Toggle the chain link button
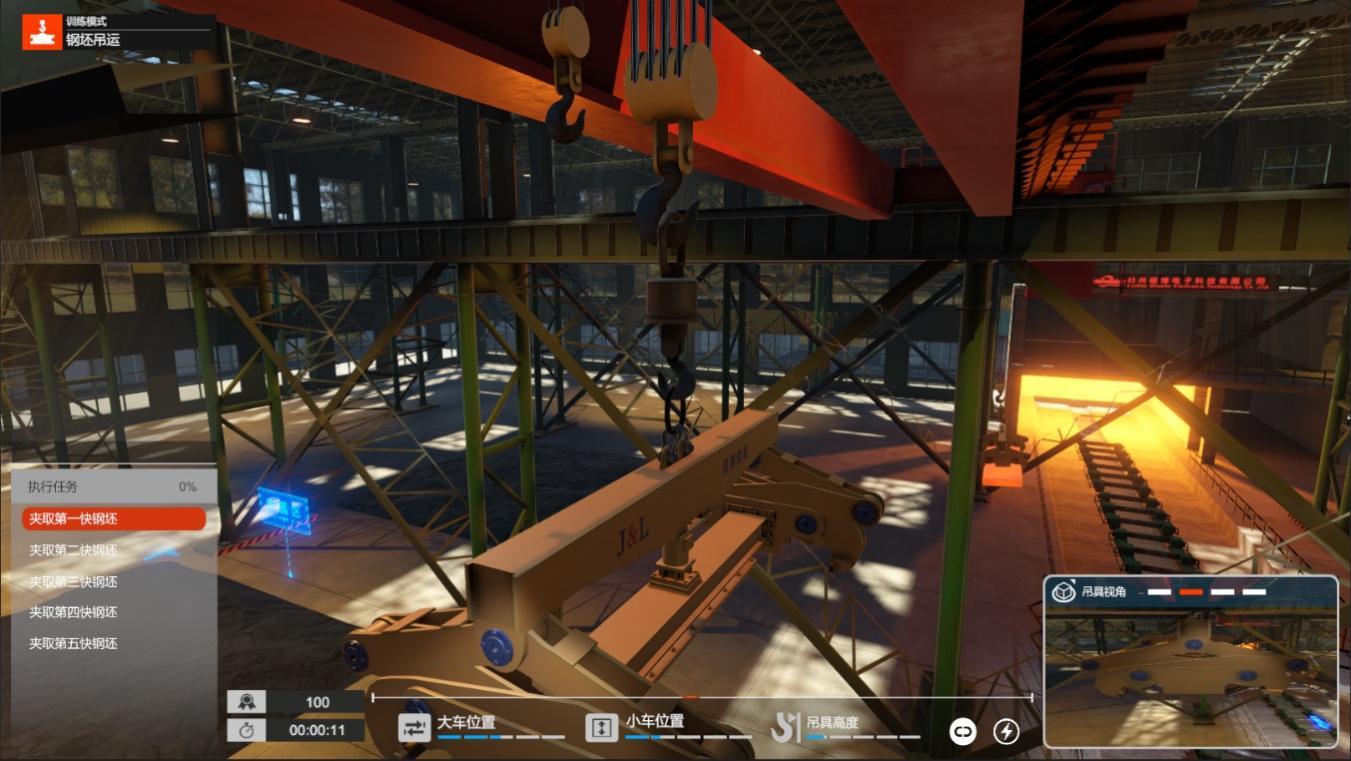 click(x=962, y=732)
